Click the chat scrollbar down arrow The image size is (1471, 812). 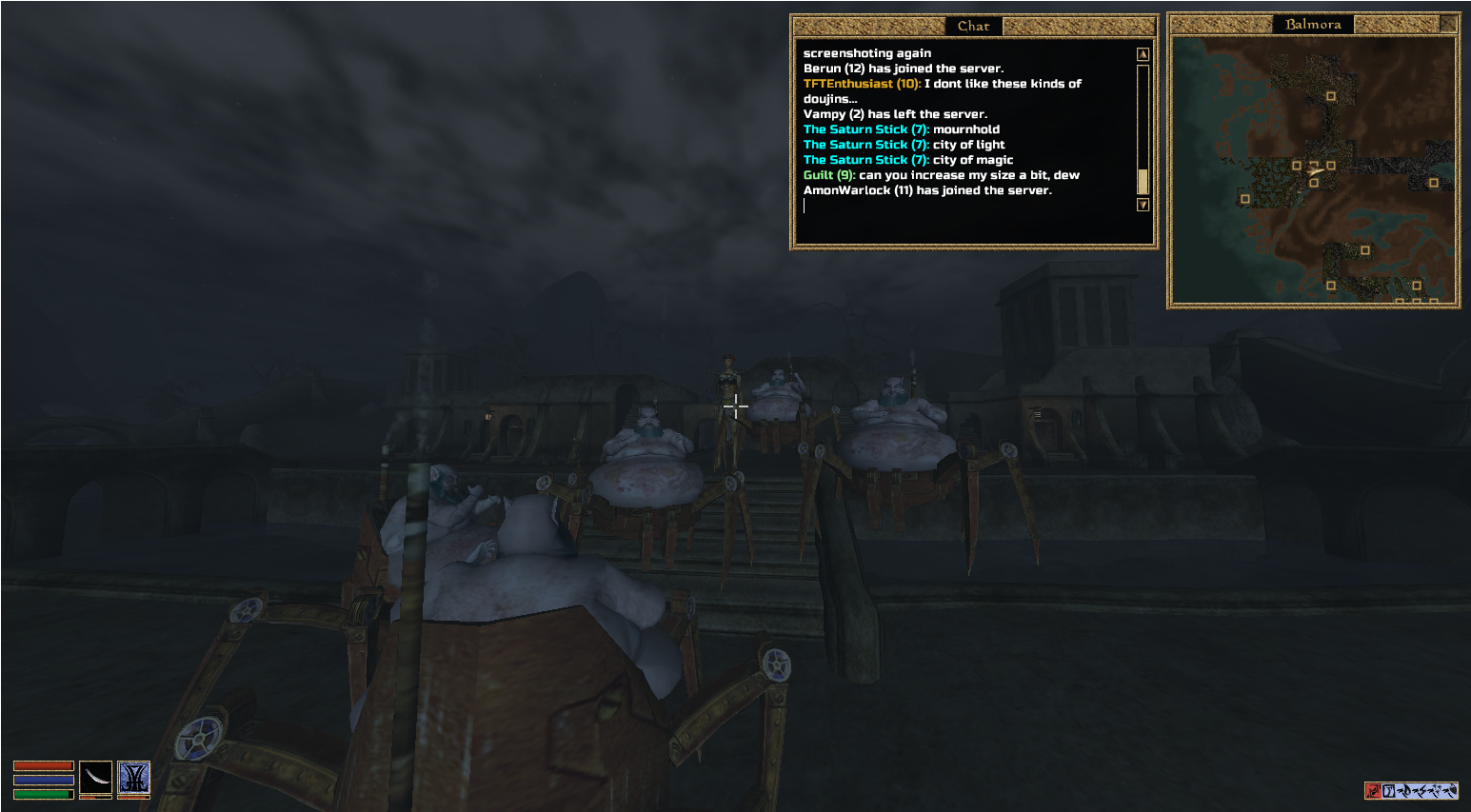point(1143,205)
